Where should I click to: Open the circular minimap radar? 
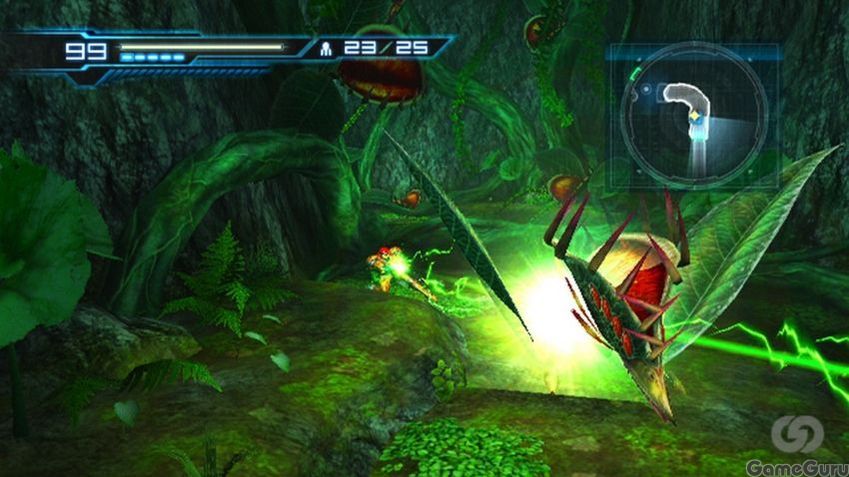tap(693, 114)
